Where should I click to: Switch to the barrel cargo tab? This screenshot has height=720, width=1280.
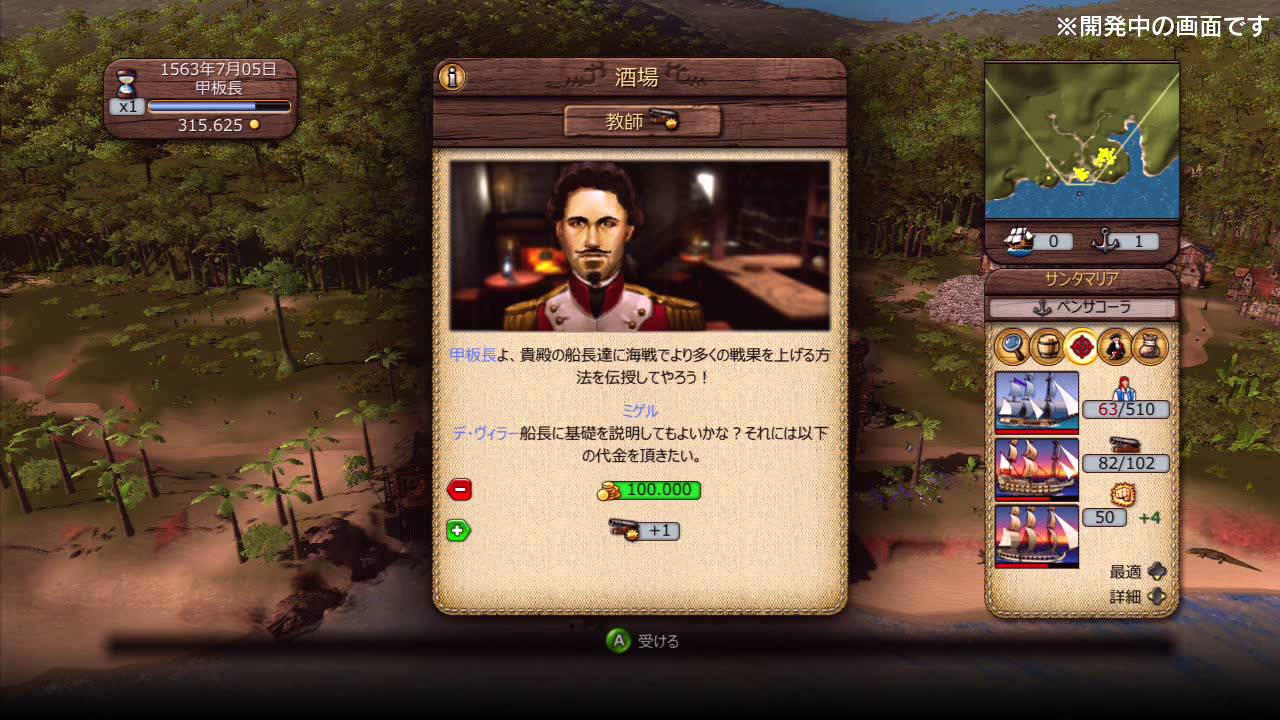coord(1046,346)
